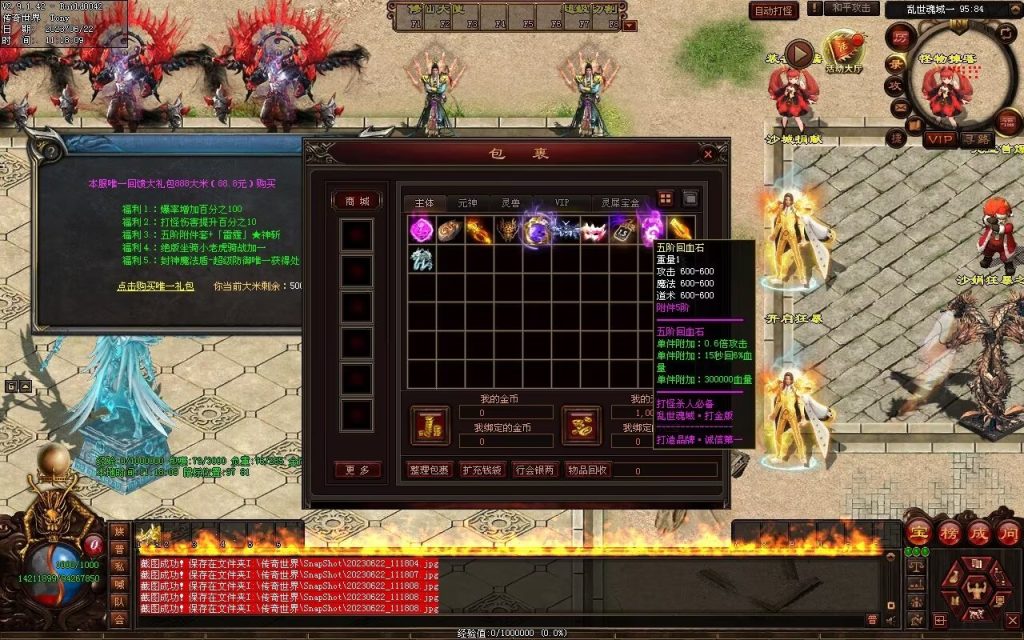Click the 整理包裹 sort bag button
Image resolution: width=1024 pixels, height=640 pixels.
[x=430, y=469]
